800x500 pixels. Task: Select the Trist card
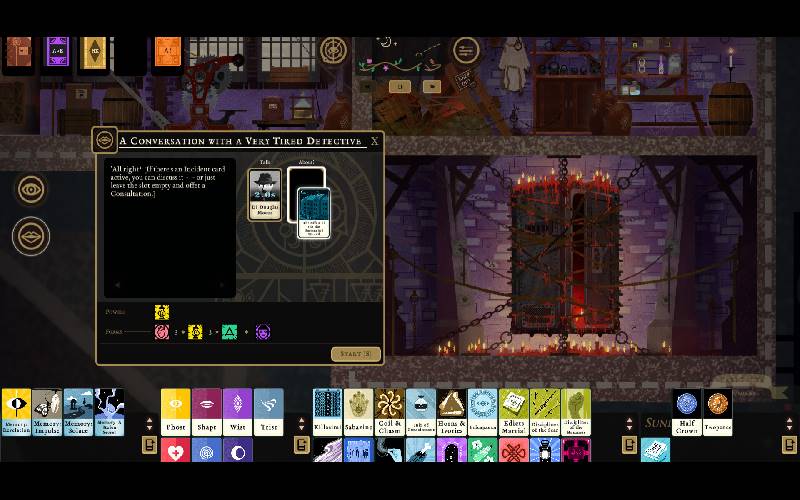tap(268, 412)
